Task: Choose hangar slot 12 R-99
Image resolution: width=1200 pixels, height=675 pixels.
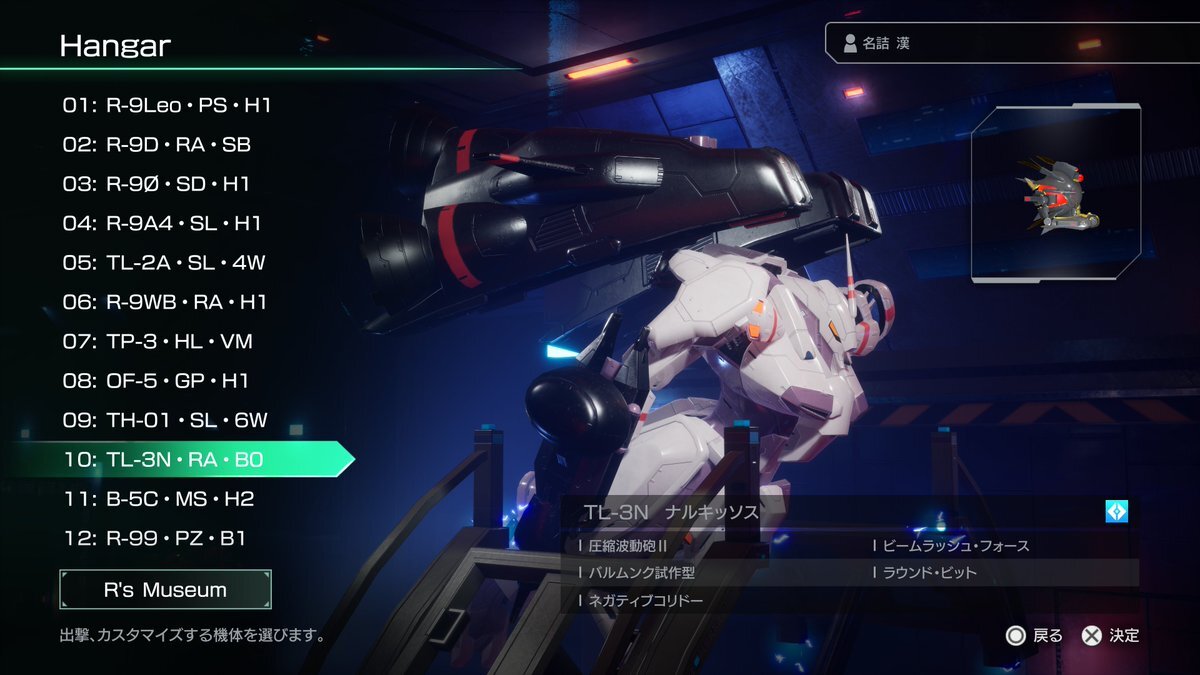Action: [154, 538]
